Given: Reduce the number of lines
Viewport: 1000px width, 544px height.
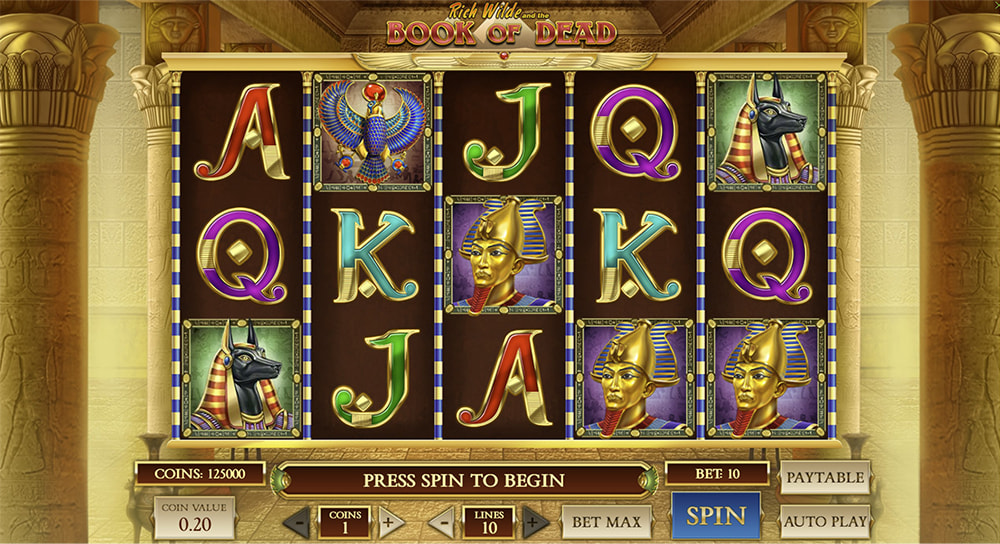Looking at the screenshot, I should [x=441, y=522].
